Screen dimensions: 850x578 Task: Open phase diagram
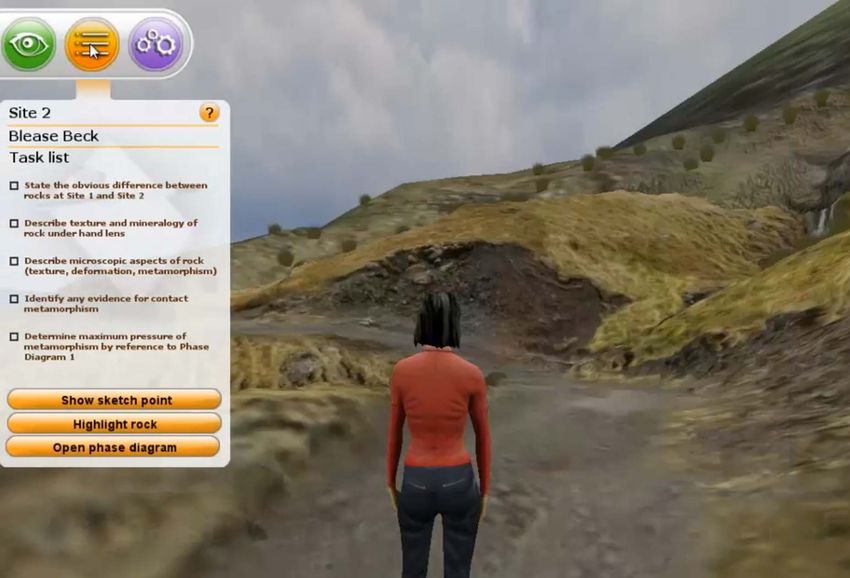(x=115, y=448)
